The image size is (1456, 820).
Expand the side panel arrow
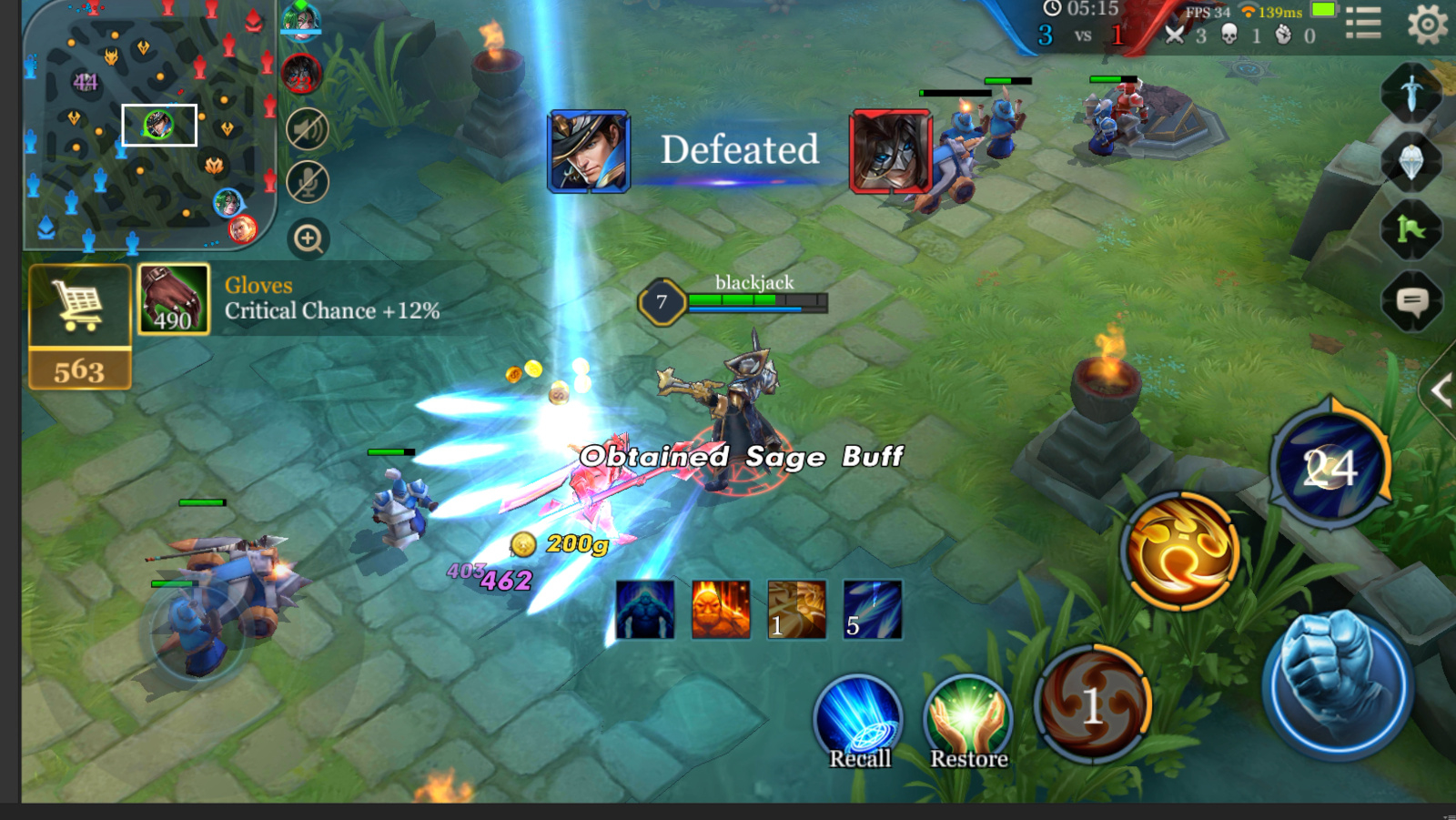click(x=1440, y=391)
